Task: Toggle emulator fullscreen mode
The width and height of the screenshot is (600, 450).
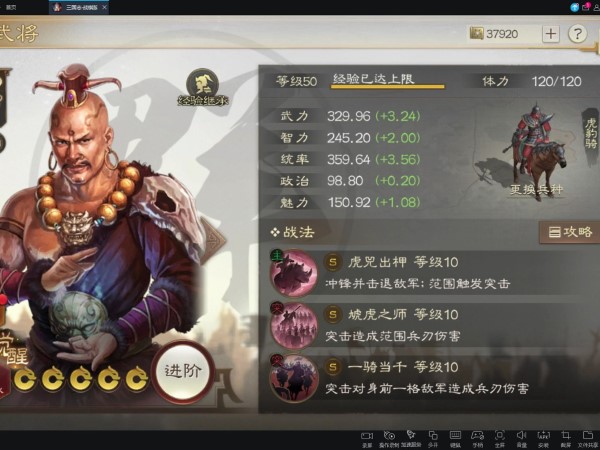Action: 500,438
